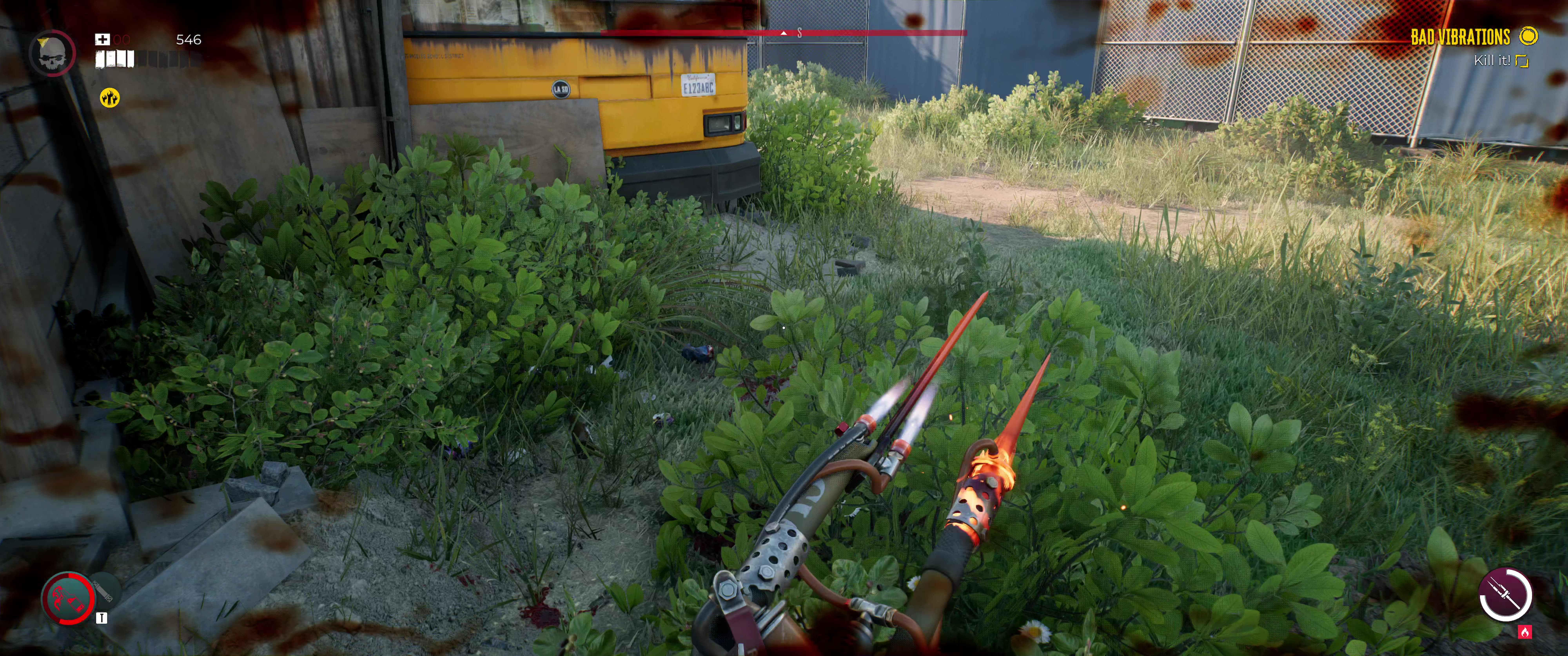Click the yellow status effect icon

click(x=110, y=97)
